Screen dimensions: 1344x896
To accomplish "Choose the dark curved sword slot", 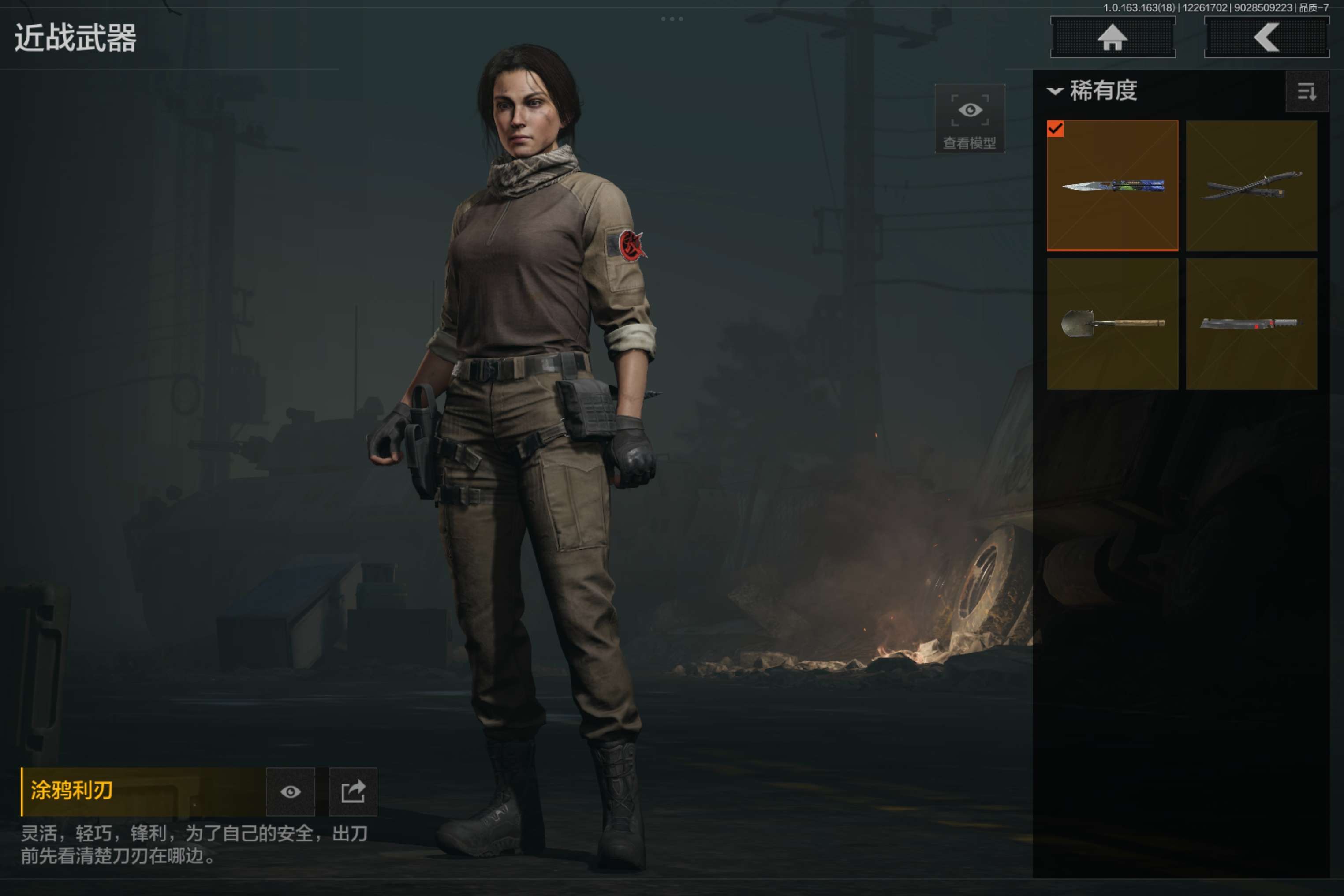I will click(1251, 186).
